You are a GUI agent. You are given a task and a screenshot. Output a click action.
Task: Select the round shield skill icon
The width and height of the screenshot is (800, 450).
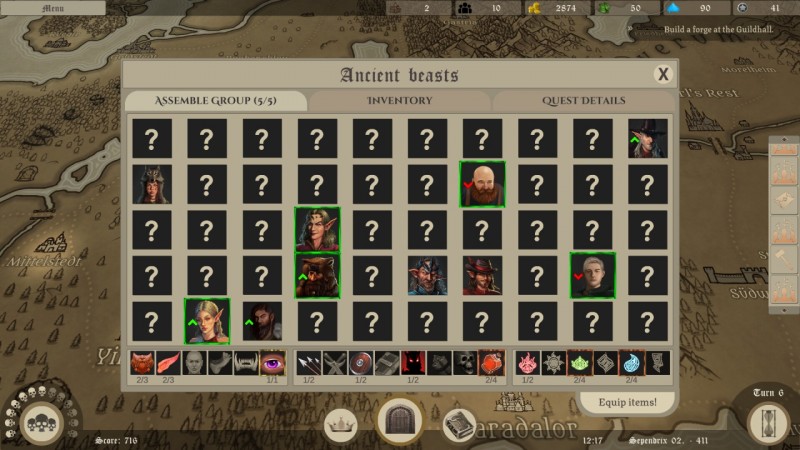(x=360, y=362)
